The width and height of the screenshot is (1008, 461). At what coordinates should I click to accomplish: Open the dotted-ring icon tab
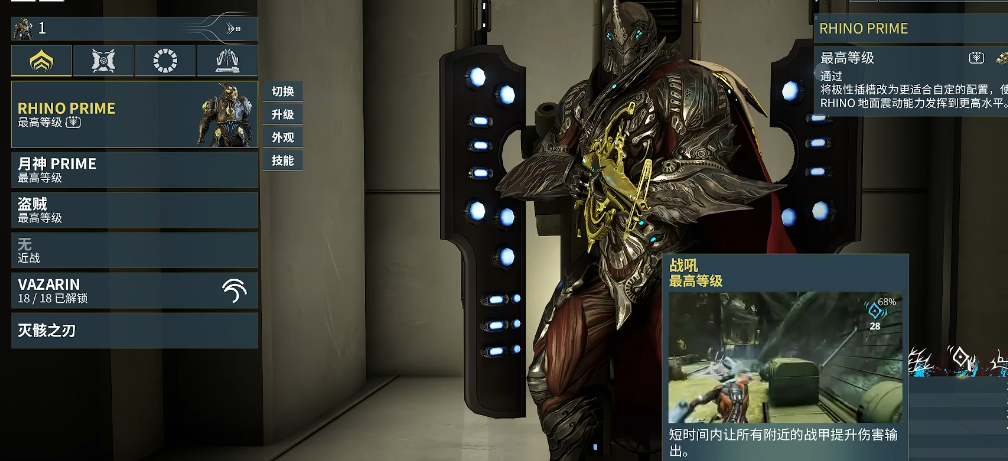coord(165,62)
